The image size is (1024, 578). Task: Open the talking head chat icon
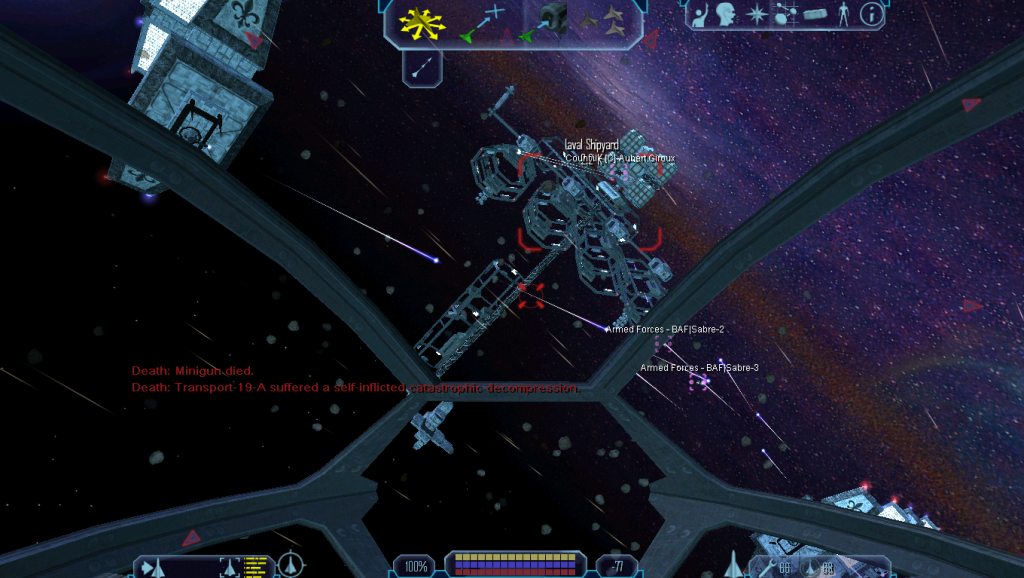pyautogui.click(x=727, y=15)
